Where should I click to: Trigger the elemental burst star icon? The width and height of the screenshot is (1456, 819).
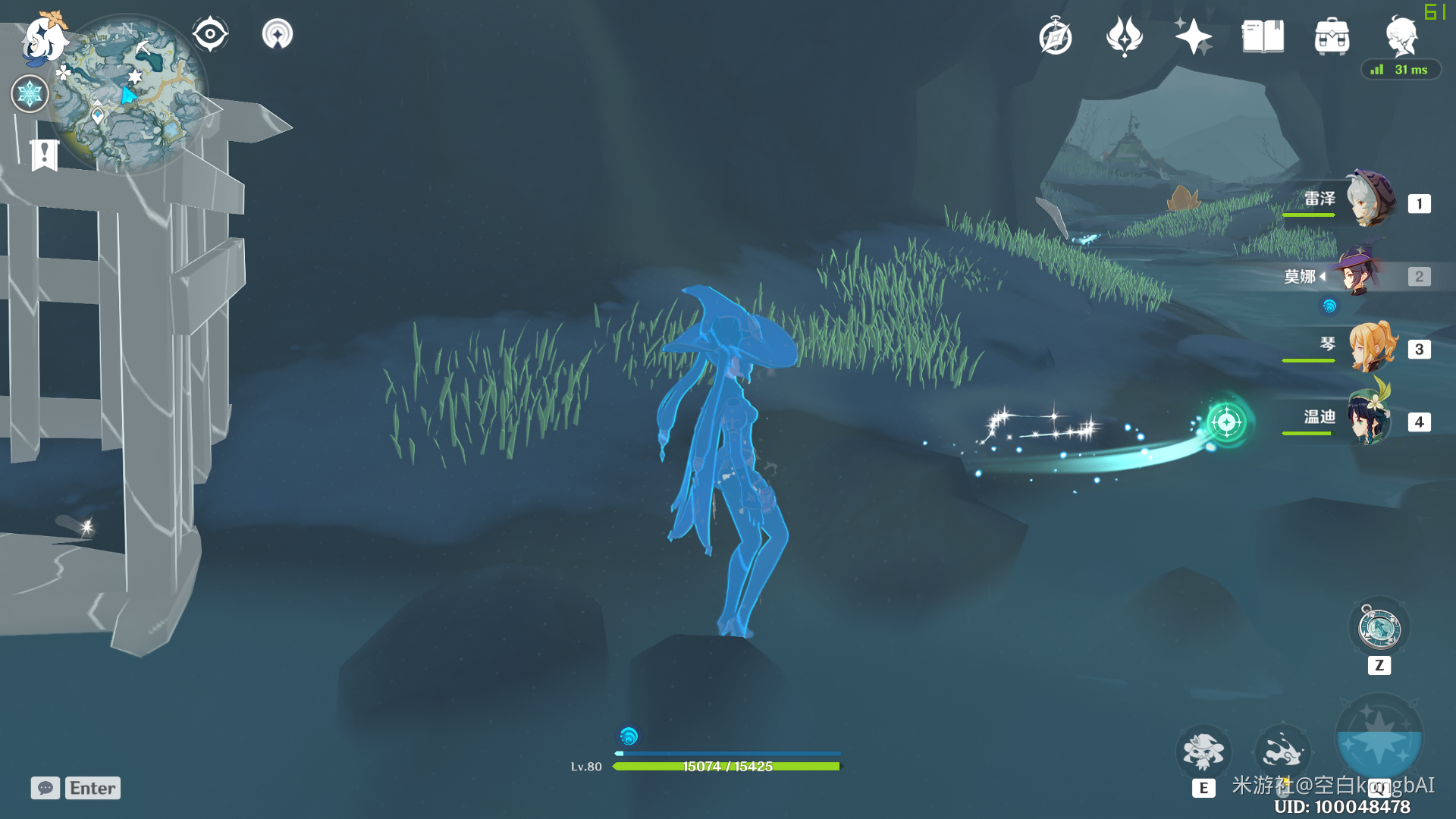tap(1379, 739)
